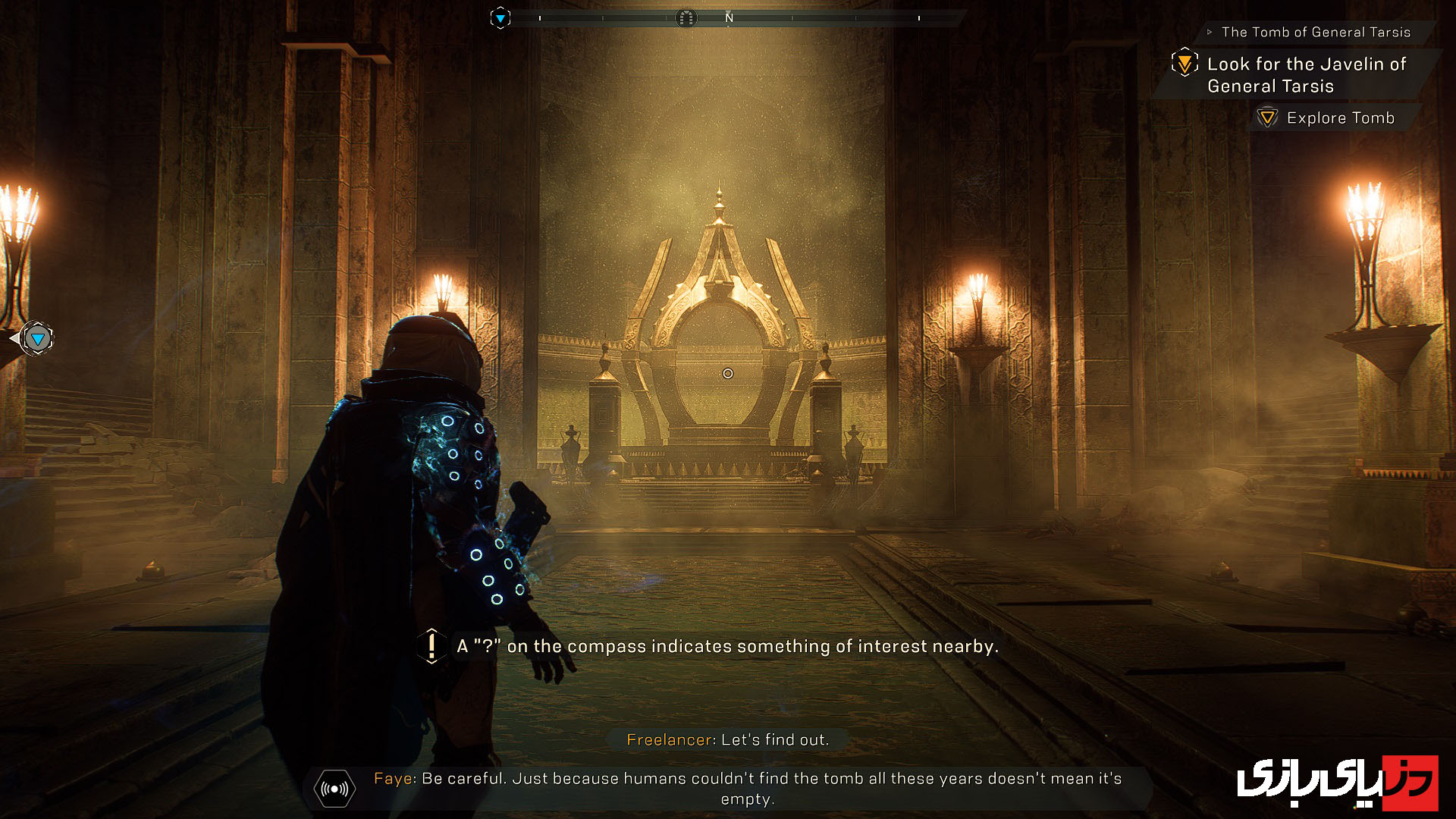Screen dimensions: 1456x819
Task: Open "The Tomb of General Tarsis" mission title
Action: pyautogui.click(x=1316, y=32)
